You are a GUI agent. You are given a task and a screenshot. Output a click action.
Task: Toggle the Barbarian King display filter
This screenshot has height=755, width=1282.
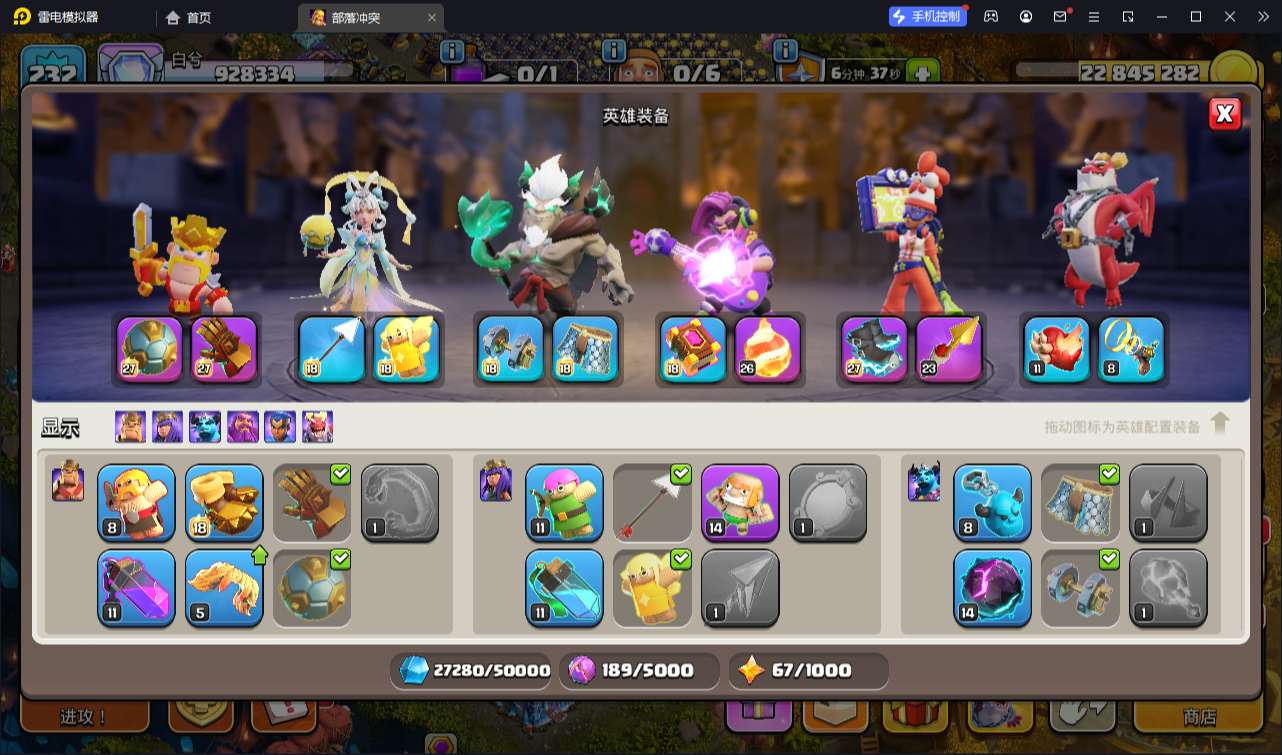[130, 427]
